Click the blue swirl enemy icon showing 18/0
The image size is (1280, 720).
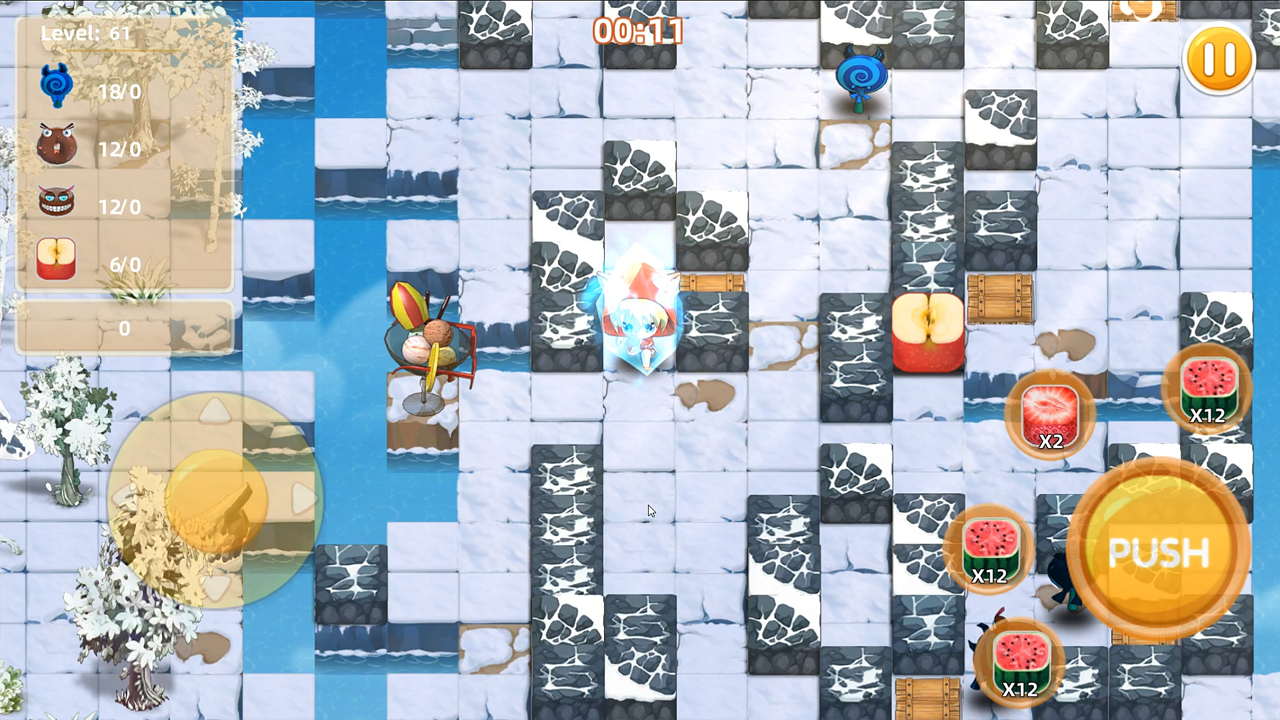click(x=56, y=84)
